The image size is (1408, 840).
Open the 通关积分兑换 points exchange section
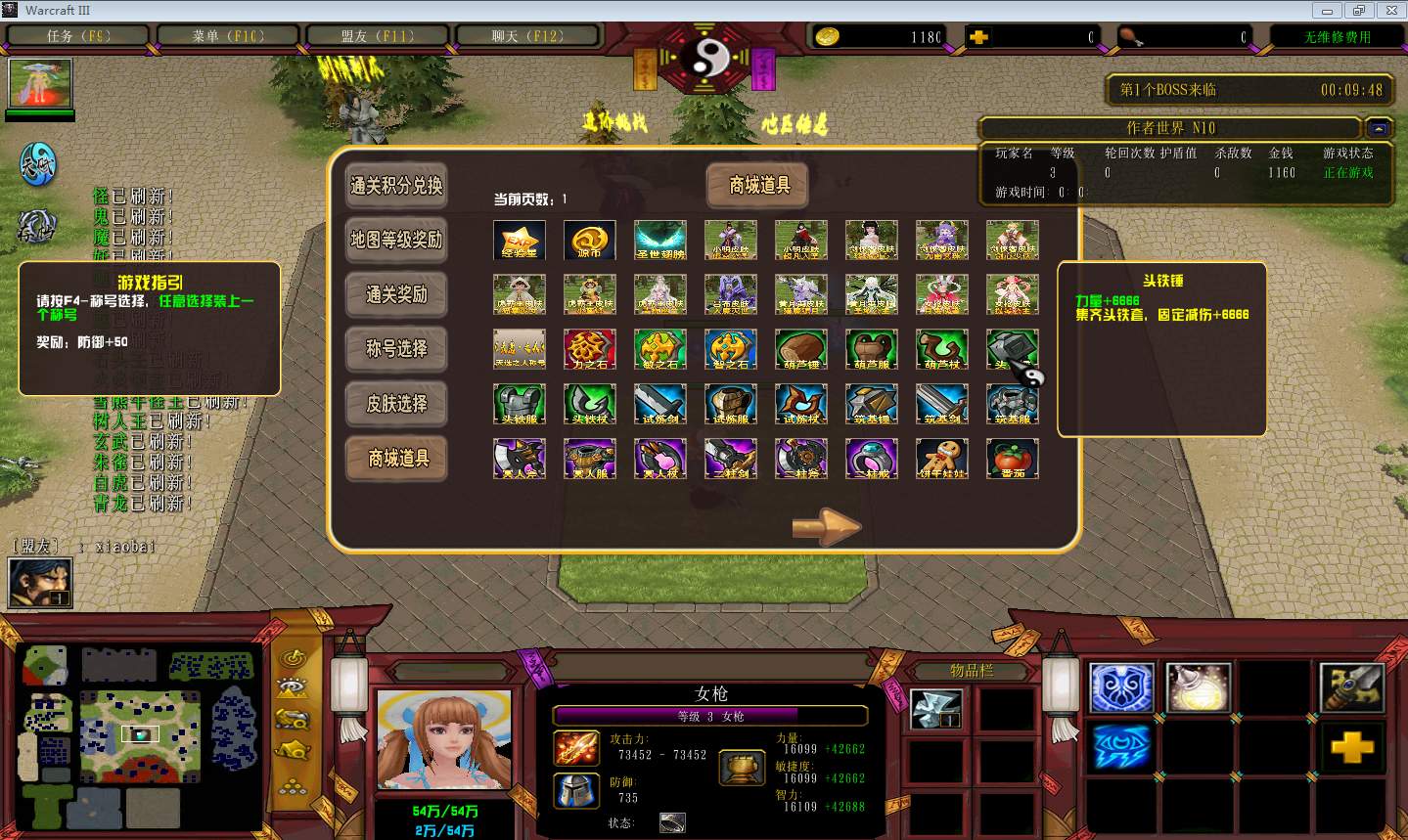click(396, 186)
